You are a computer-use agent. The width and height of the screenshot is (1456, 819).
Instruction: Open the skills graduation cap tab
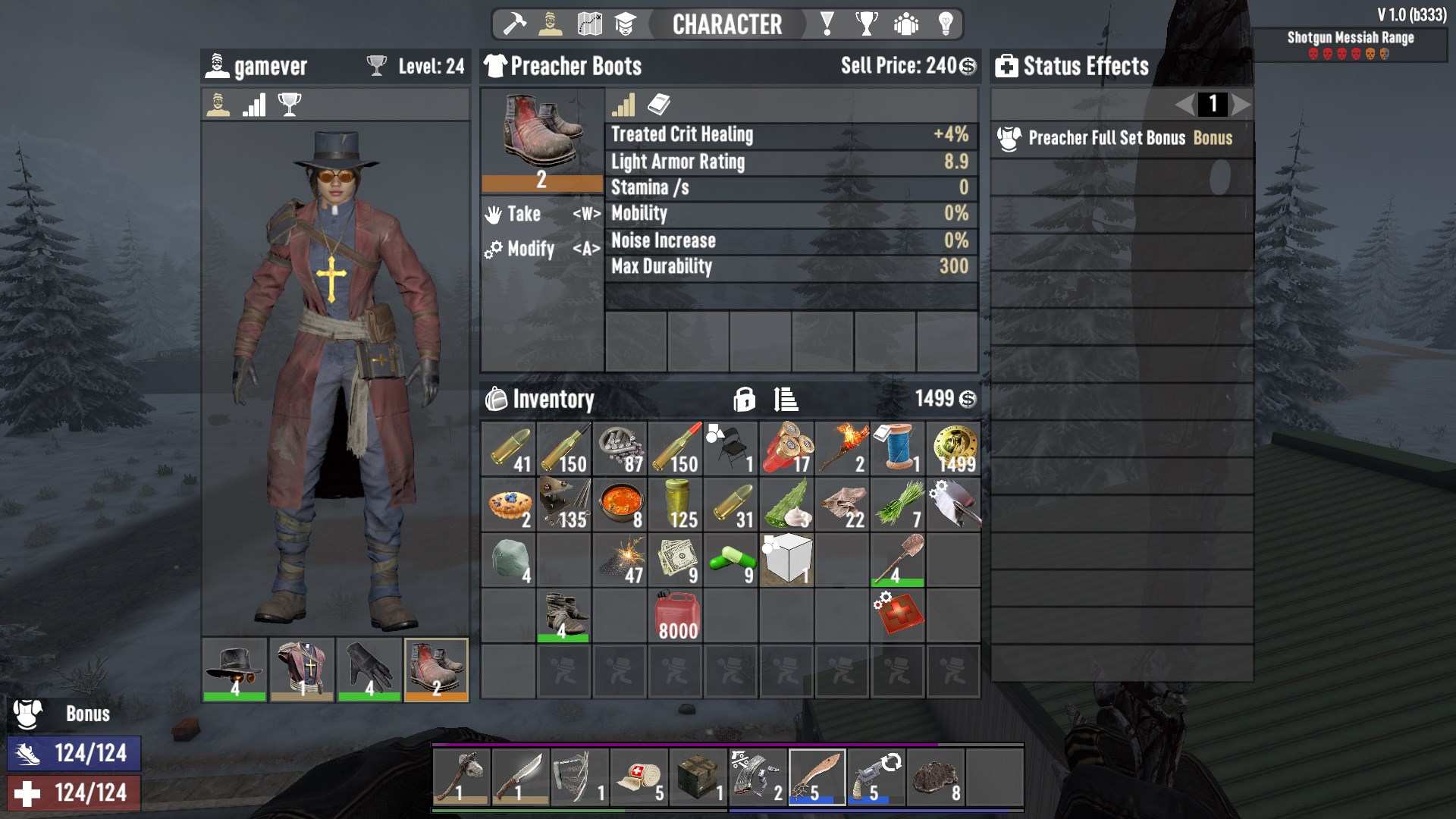tap(625, 24)
